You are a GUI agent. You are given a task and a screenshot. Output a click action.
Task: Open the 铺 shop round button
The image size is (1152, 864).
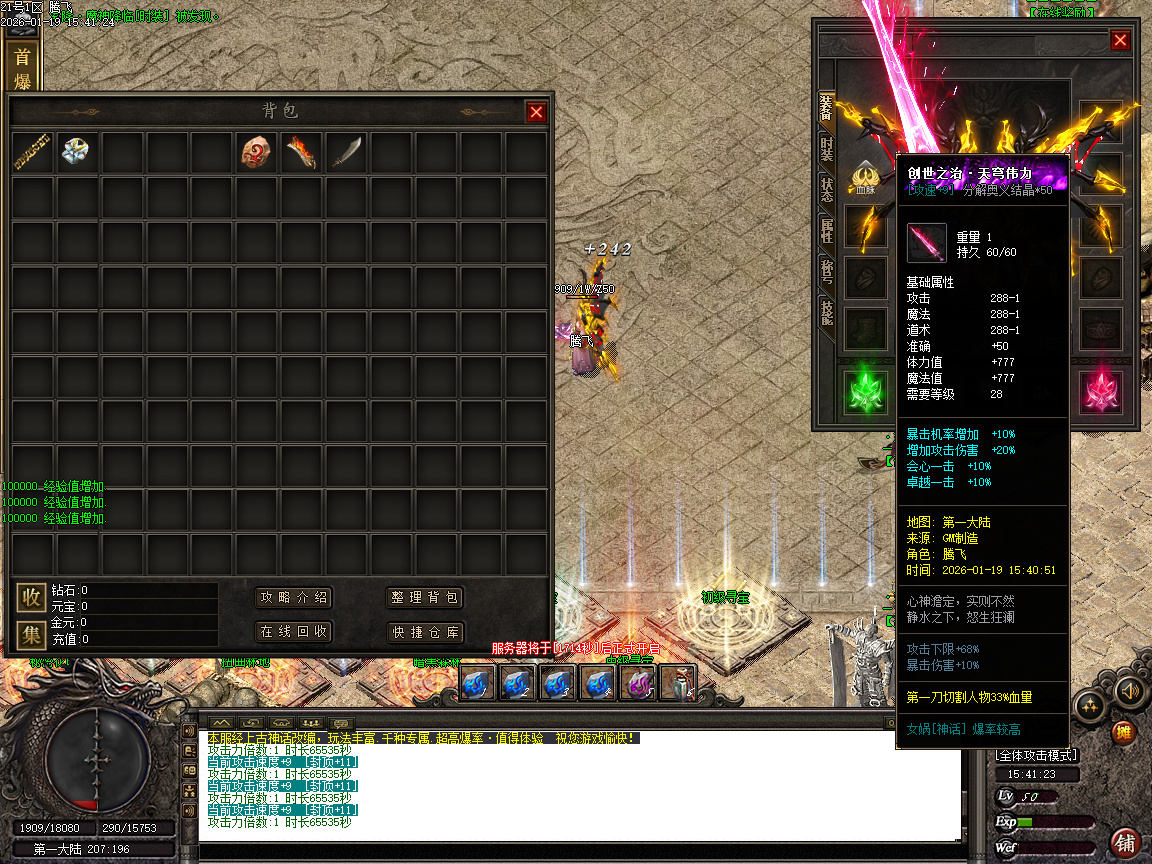click(x=1125, y=842)
